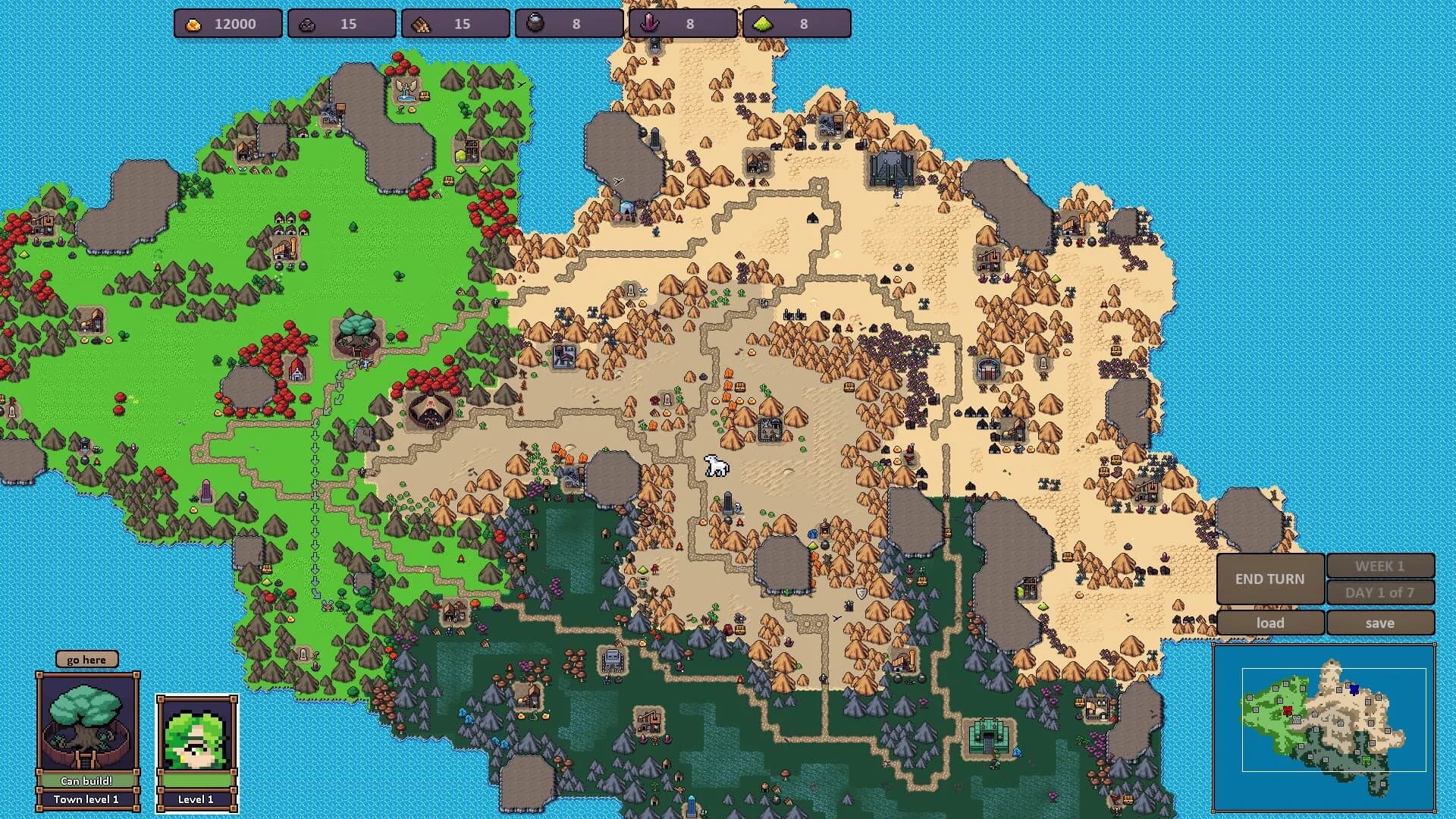Click the wood pile resource icon

(423, 24)
